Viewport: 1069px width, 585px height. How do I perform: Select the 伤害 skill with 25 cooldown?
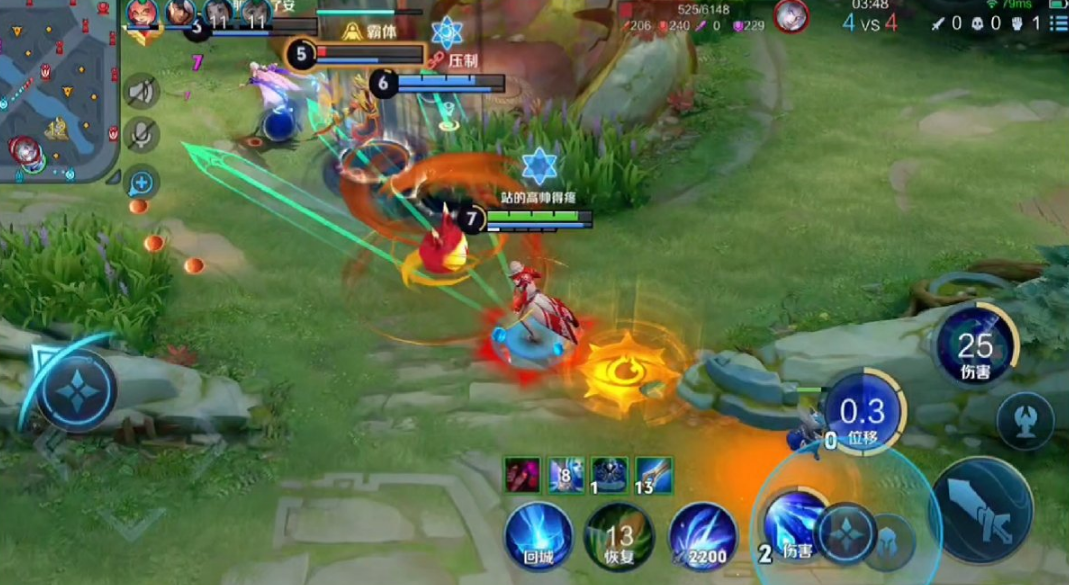(975, 347)
